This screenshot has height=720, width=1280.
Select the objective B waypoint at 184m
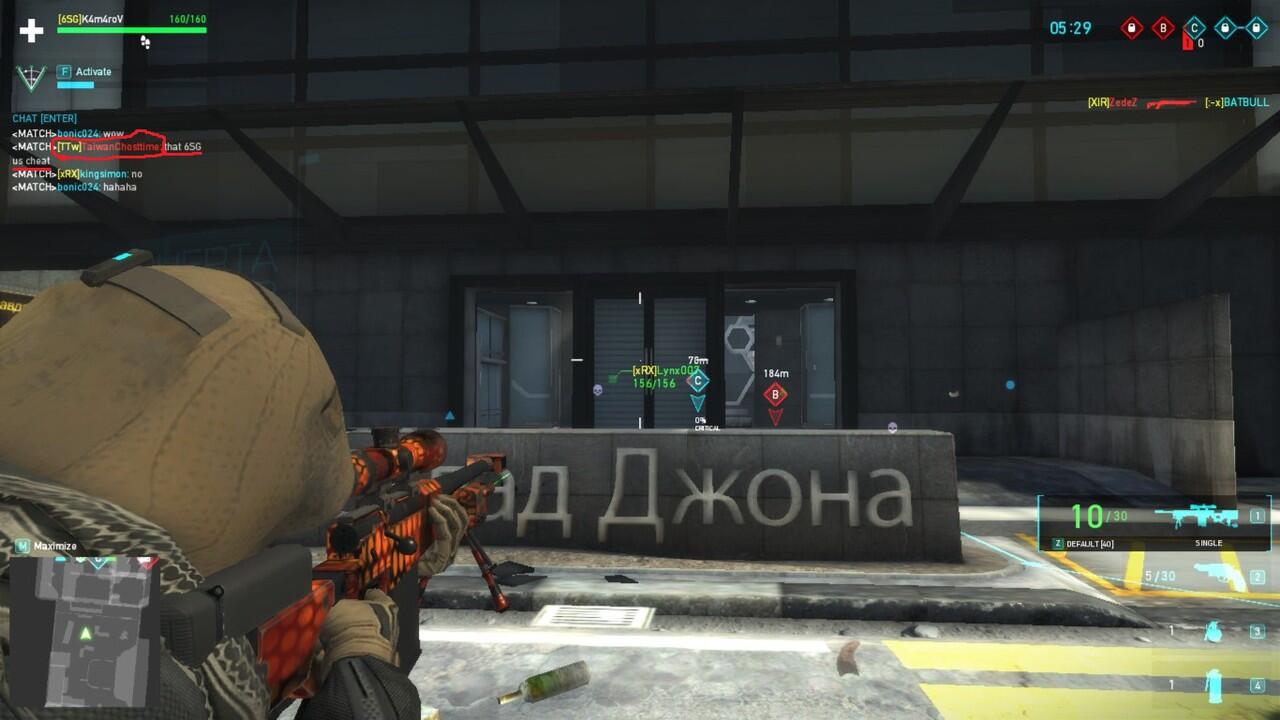click(775, 395)
